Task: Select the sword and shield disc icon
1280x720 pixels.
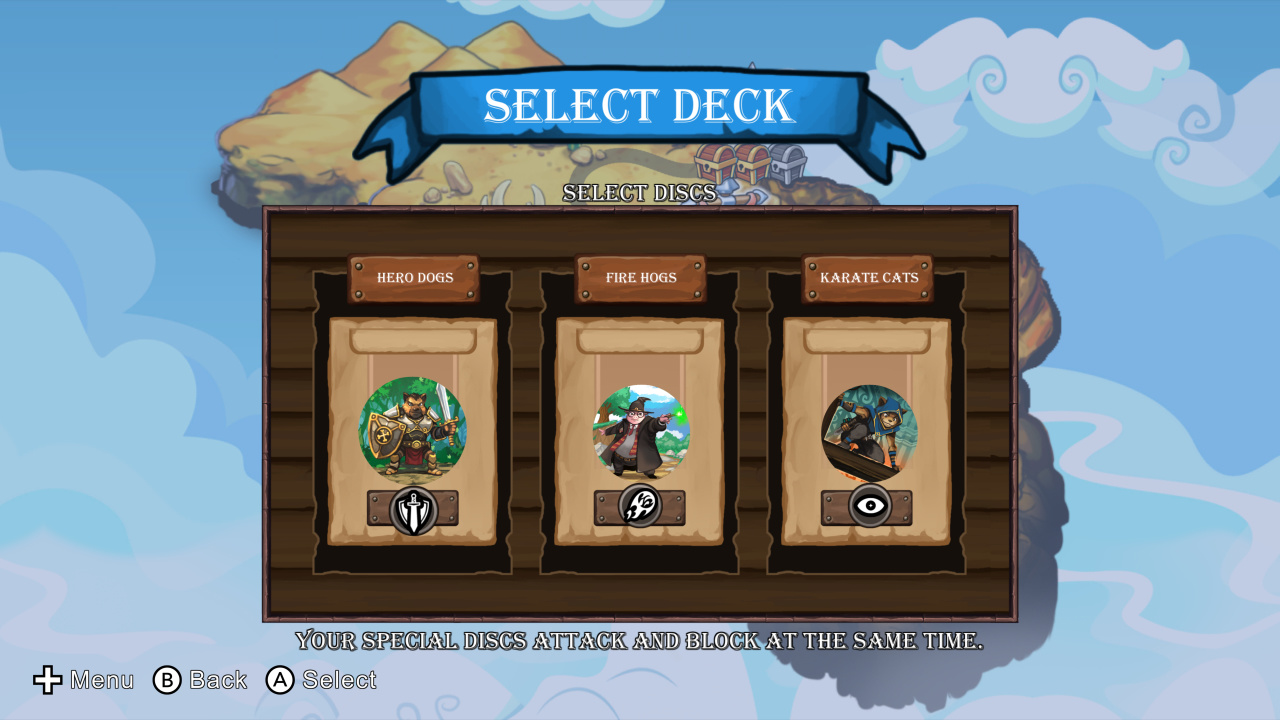Action: tap(413, 509)
